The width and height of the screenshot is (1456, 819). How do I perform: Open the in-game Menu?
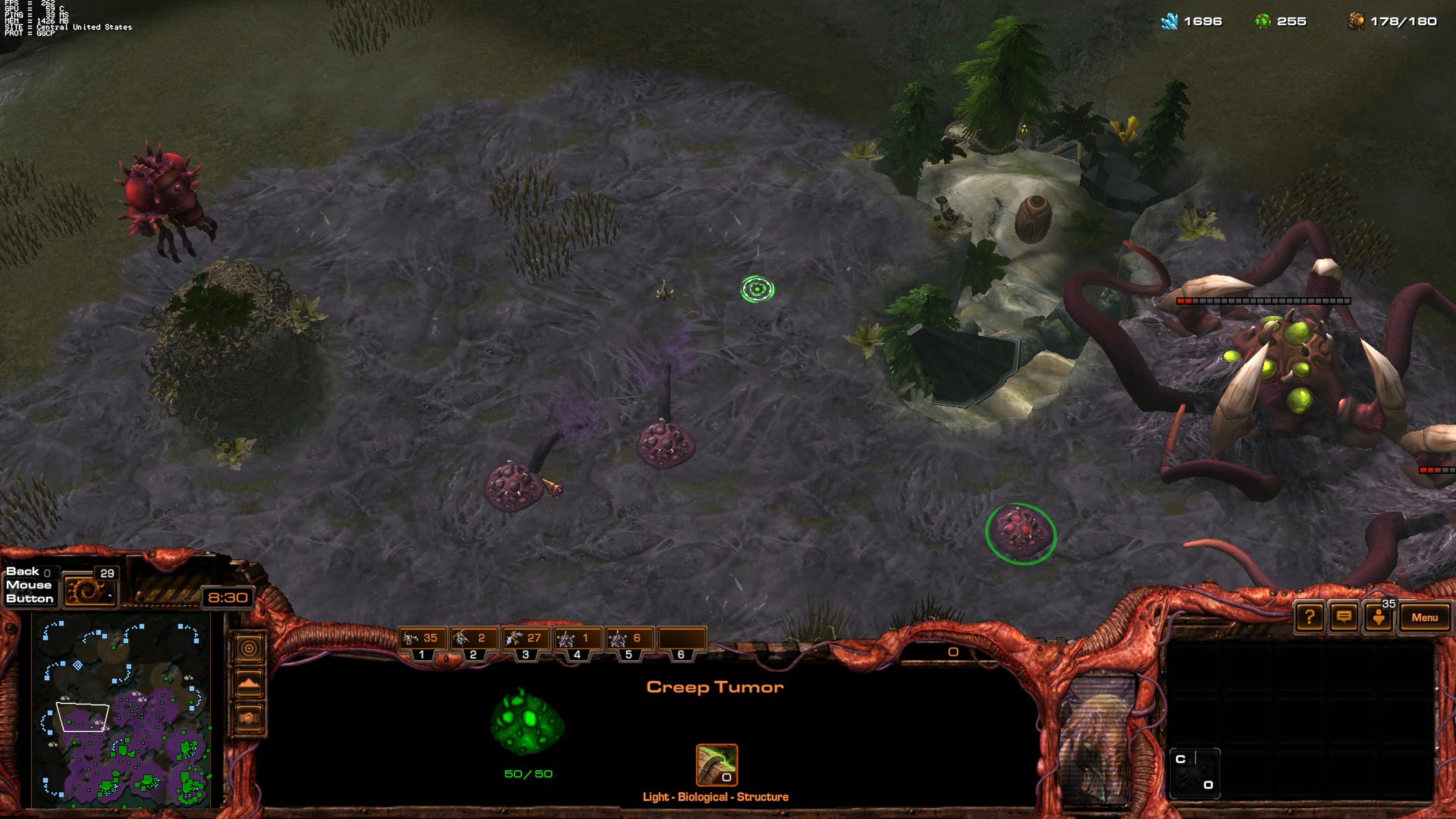(1425, 618)
